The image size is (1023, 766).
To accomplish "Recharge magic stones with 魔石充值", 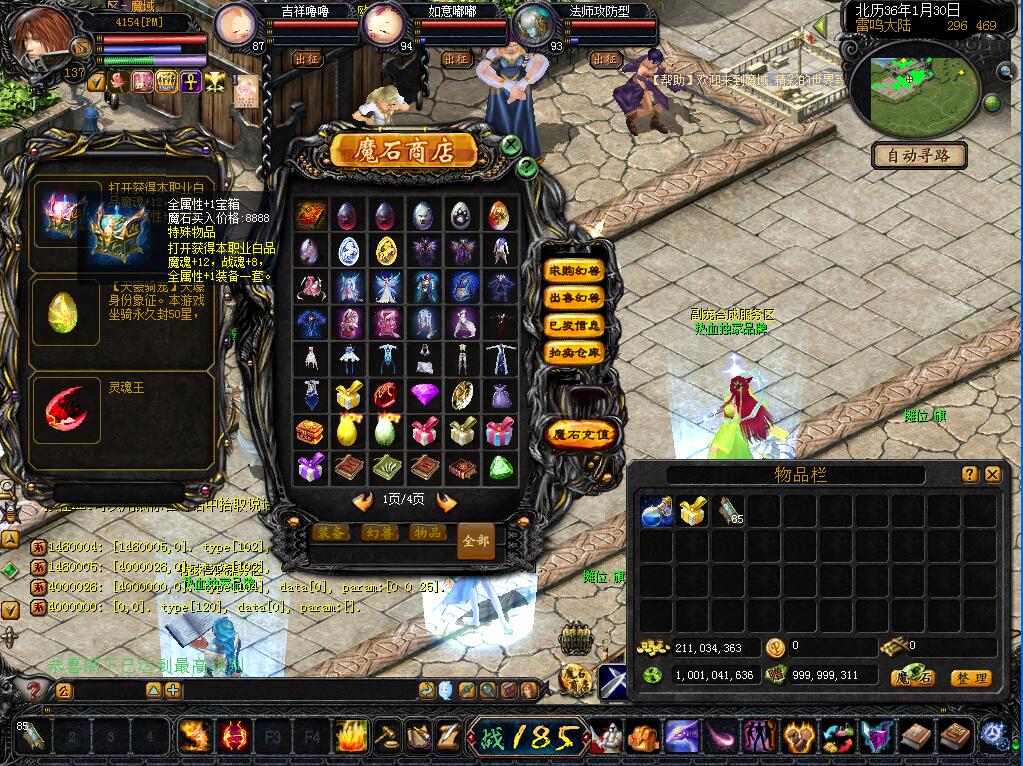I will [x=579, y=435].
